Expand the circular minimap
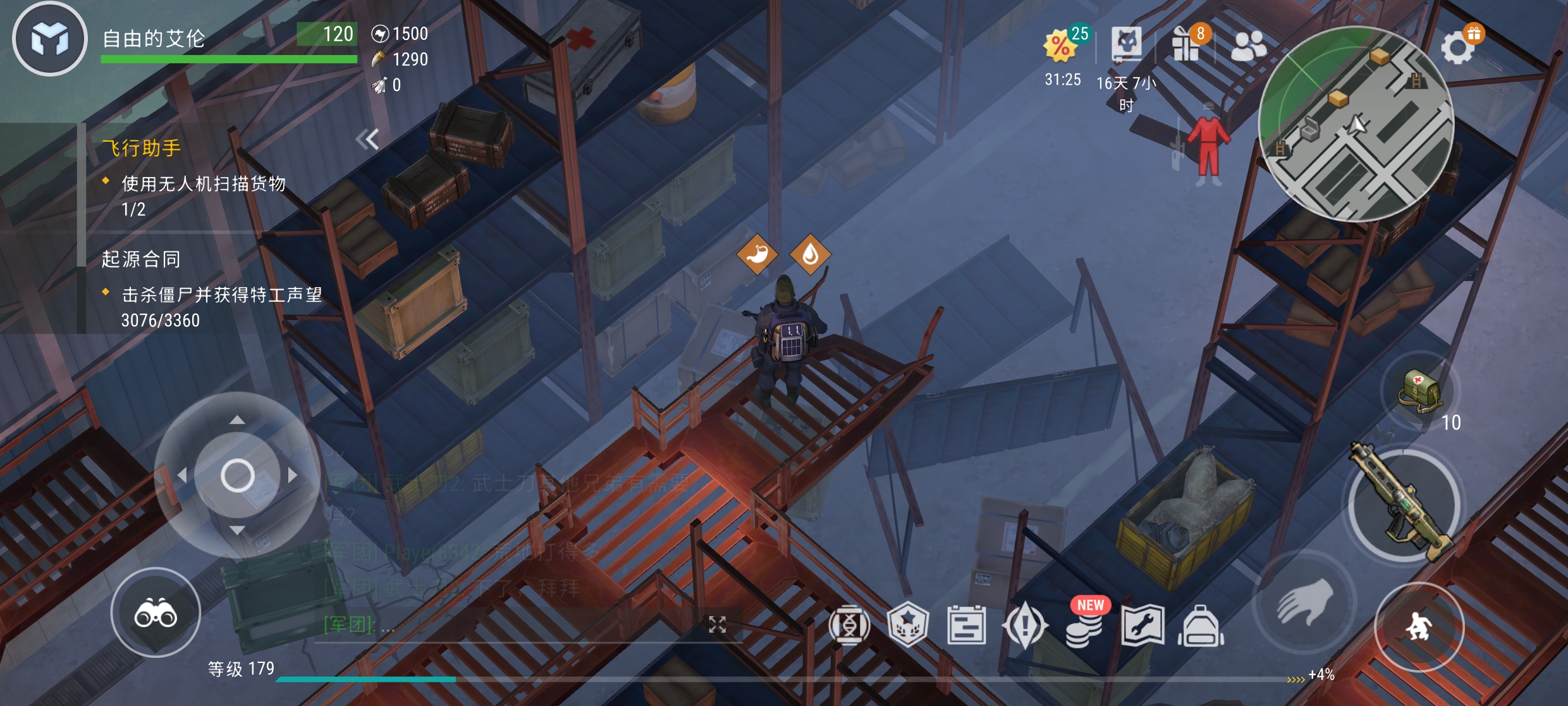Screen dimensions: 1568x706 [x=1356, y=125]
